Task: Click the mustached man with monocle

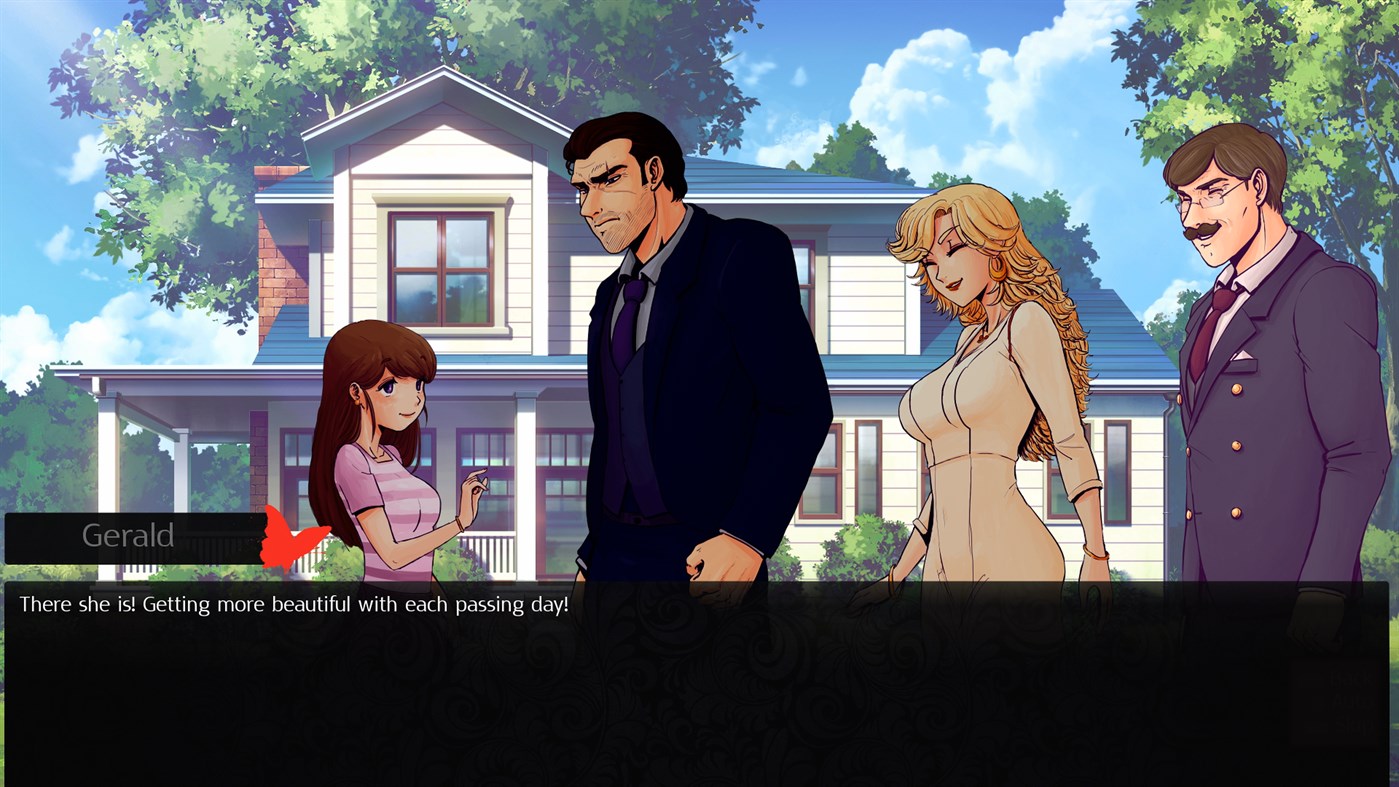Action: [x=1230, y=300]
